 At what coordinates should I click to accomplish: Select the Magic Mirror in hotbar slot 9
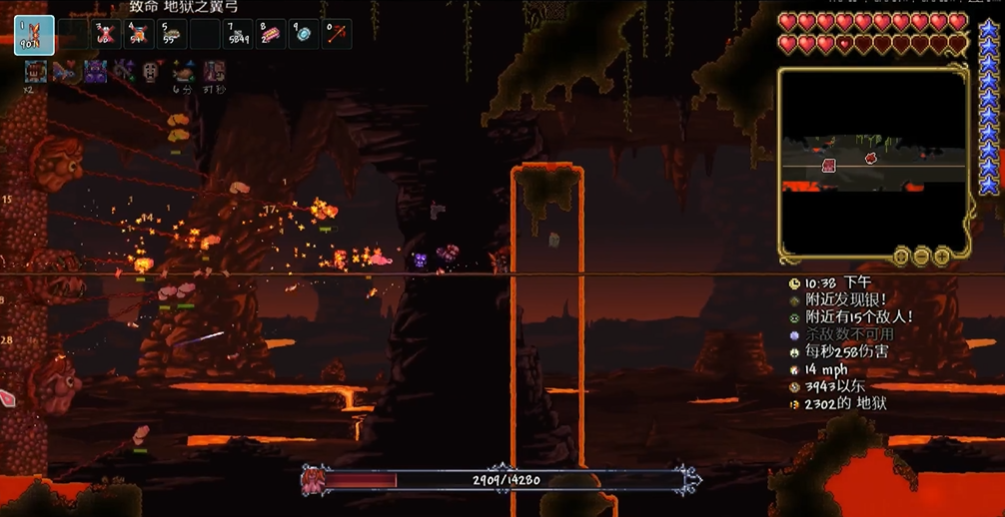pyautogui.click(x=304, y=35)
